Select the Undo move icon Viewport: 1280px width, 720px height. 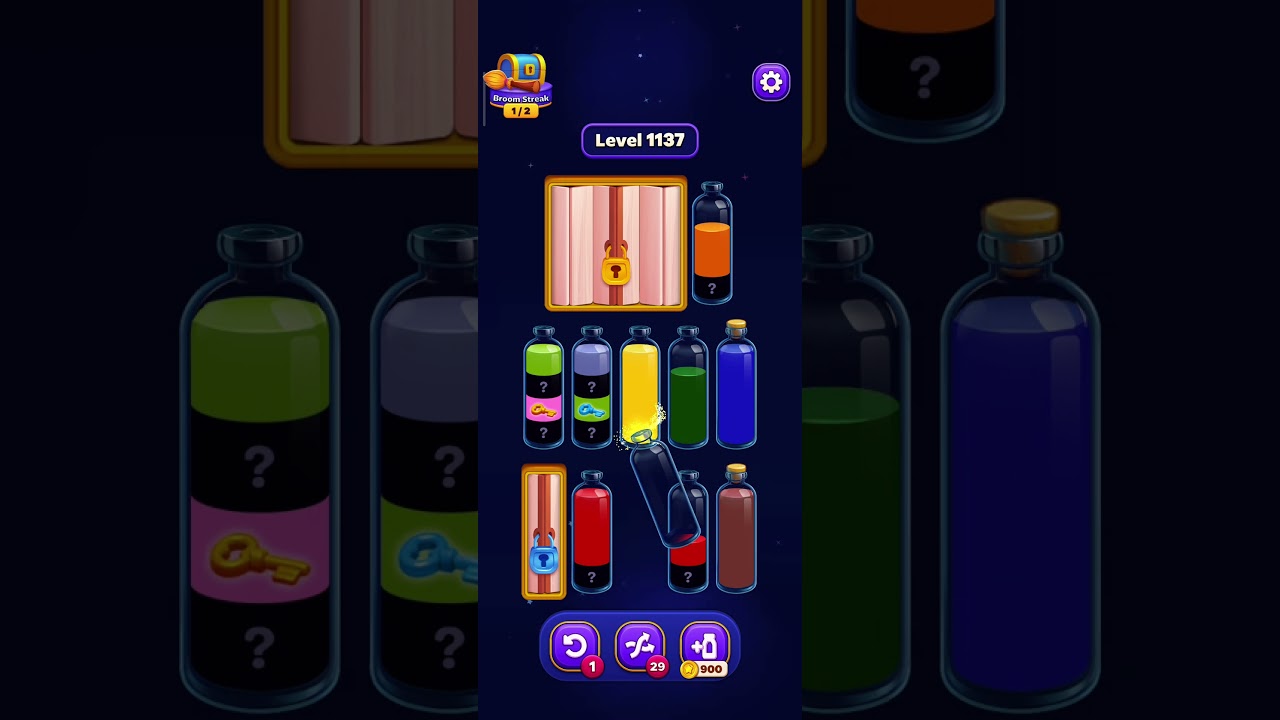pyautogui.click(x=575, y=646)
